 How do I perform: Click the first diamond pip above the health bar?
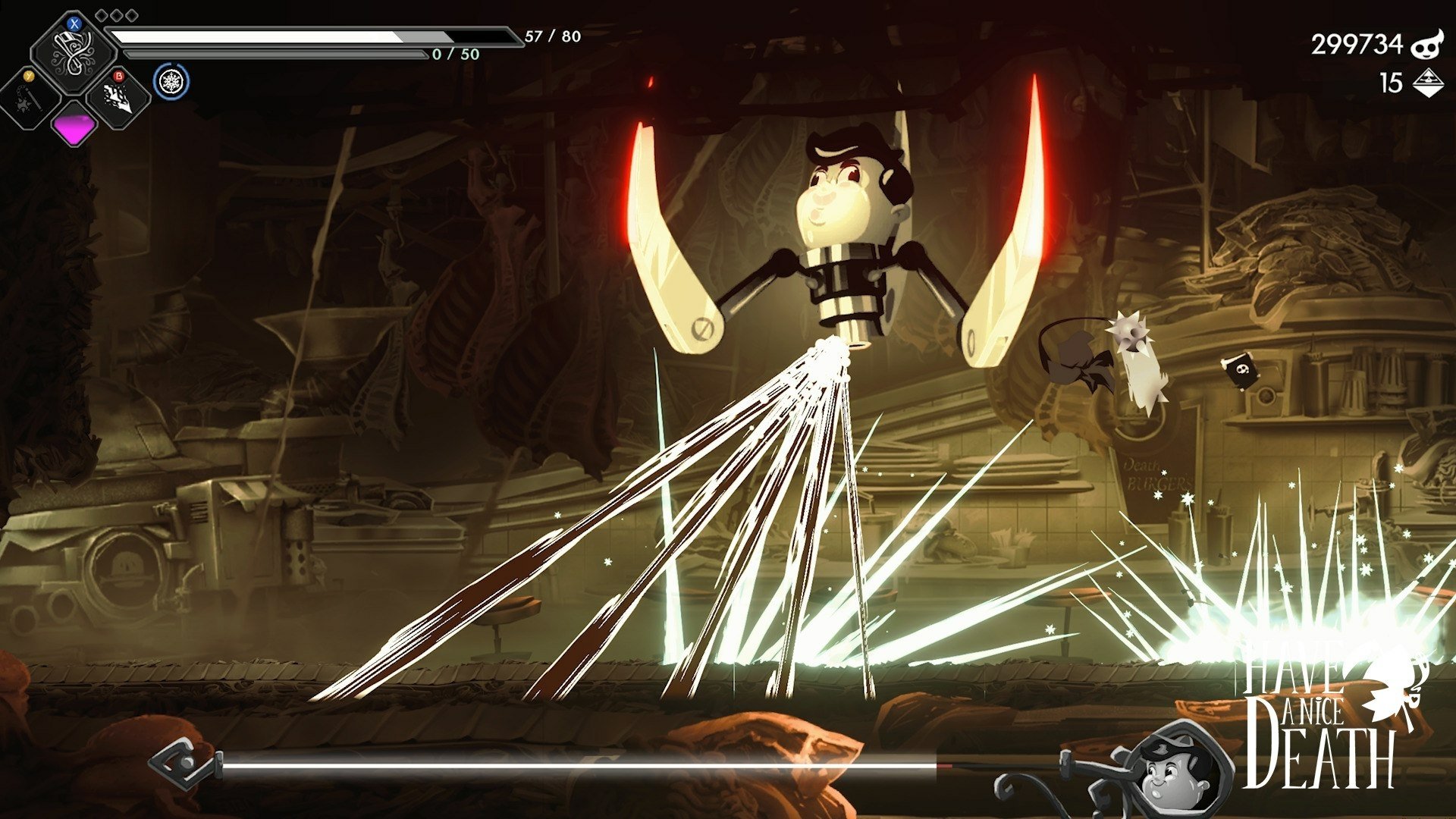click(x=101, y=14)
